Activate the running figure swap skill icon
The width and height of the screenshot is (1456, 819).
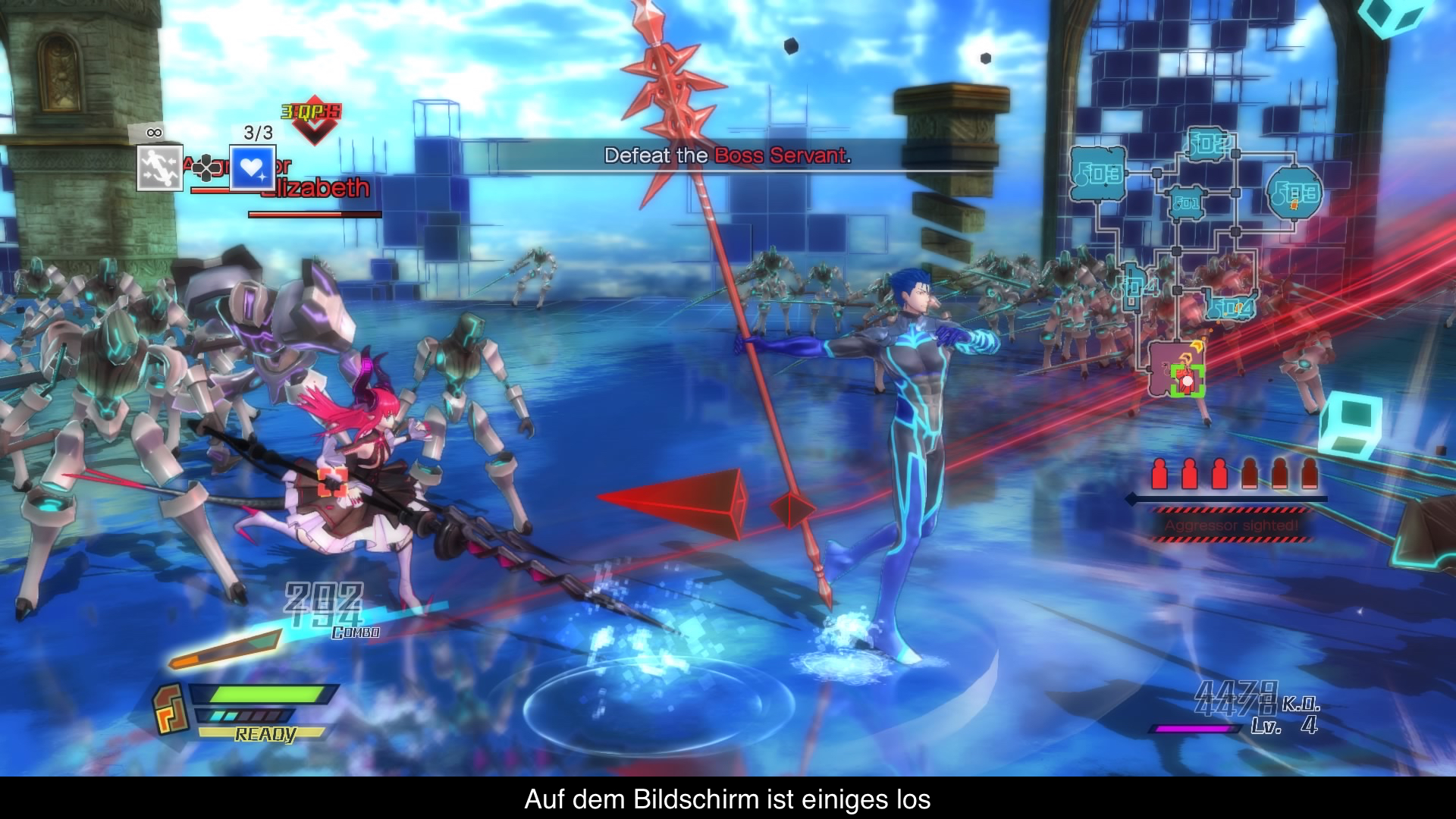tap(160, 168)
